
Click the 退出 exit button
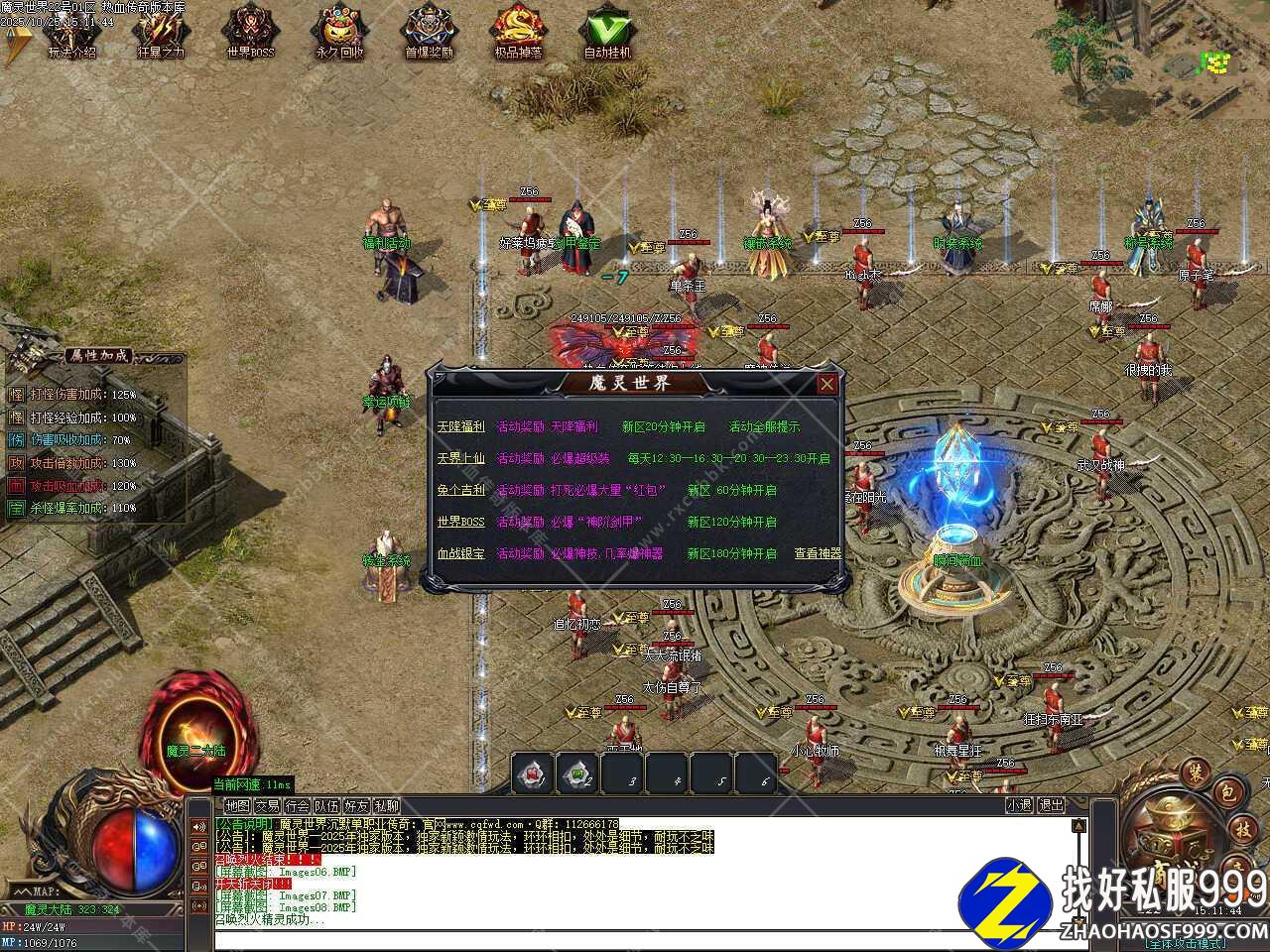[x=1051, y=806]
